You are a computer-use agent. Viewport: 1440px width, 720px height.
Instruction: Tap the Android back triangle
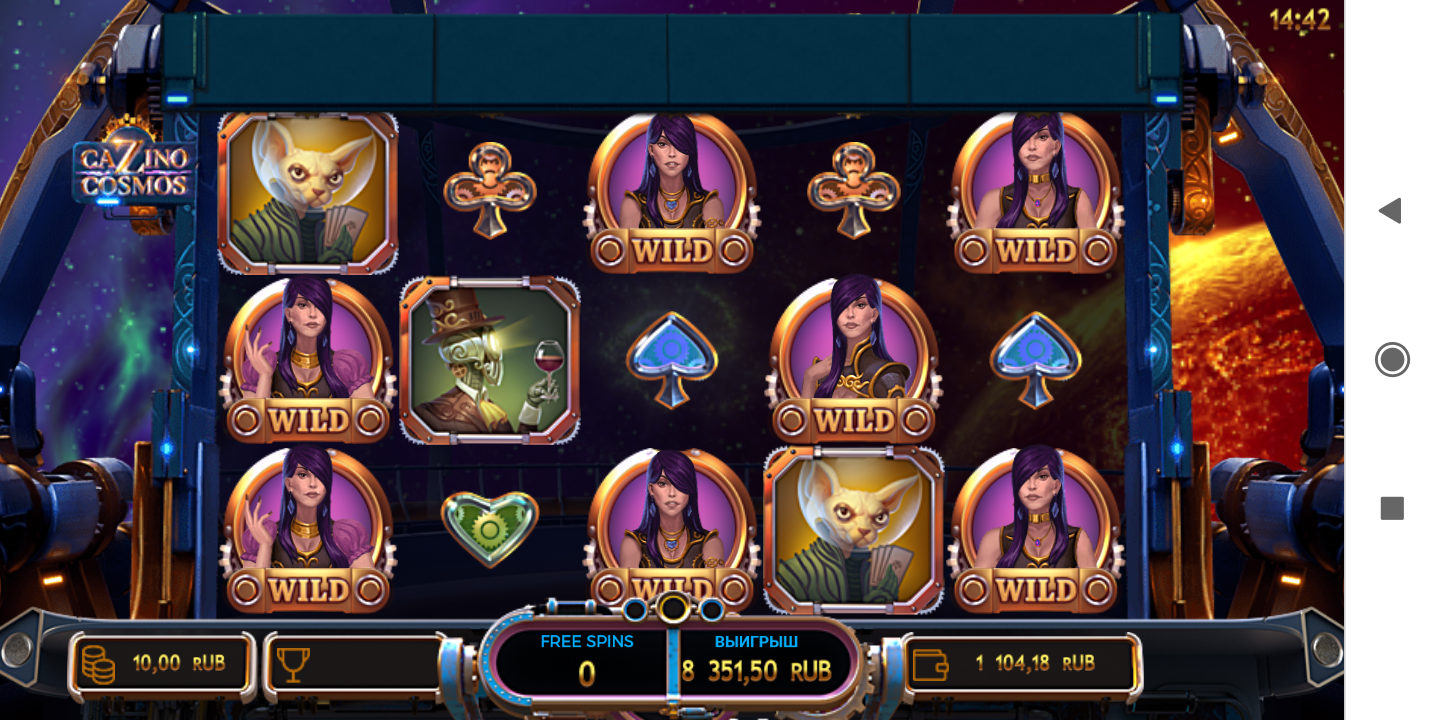(1390, 211)
